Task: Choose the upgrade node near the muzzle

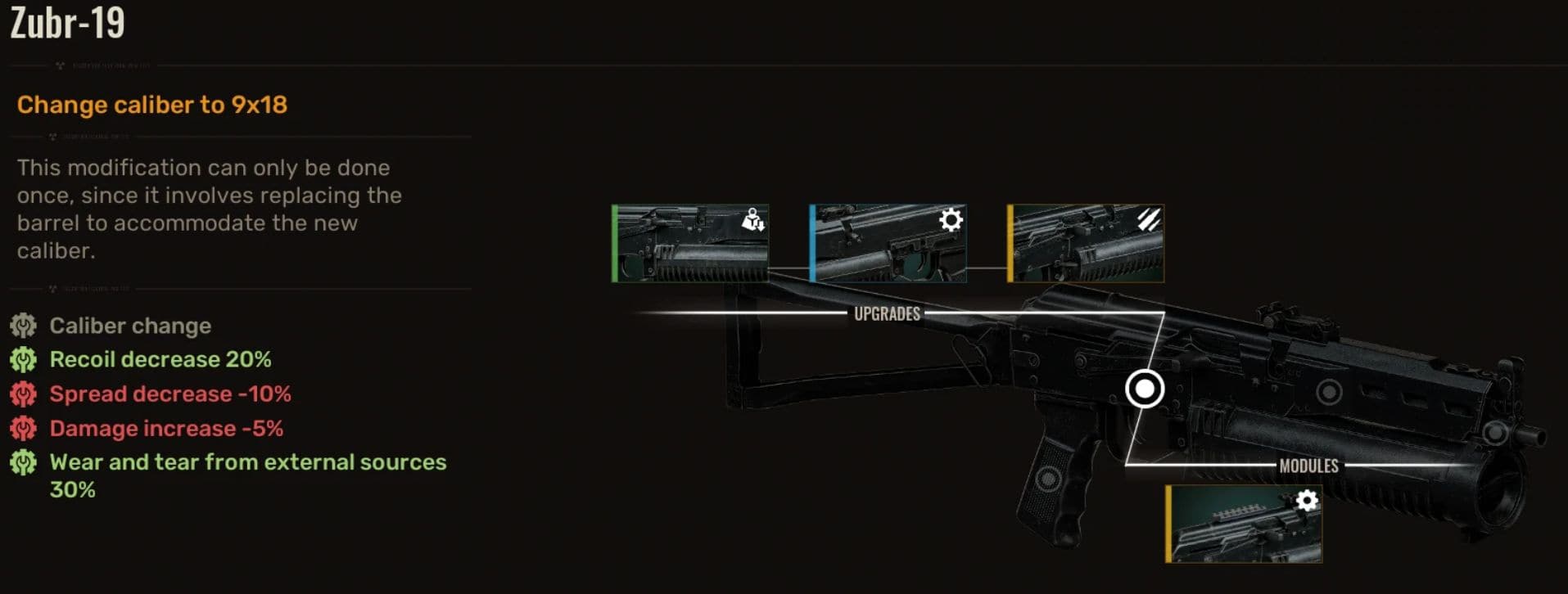Action: 1495,432
